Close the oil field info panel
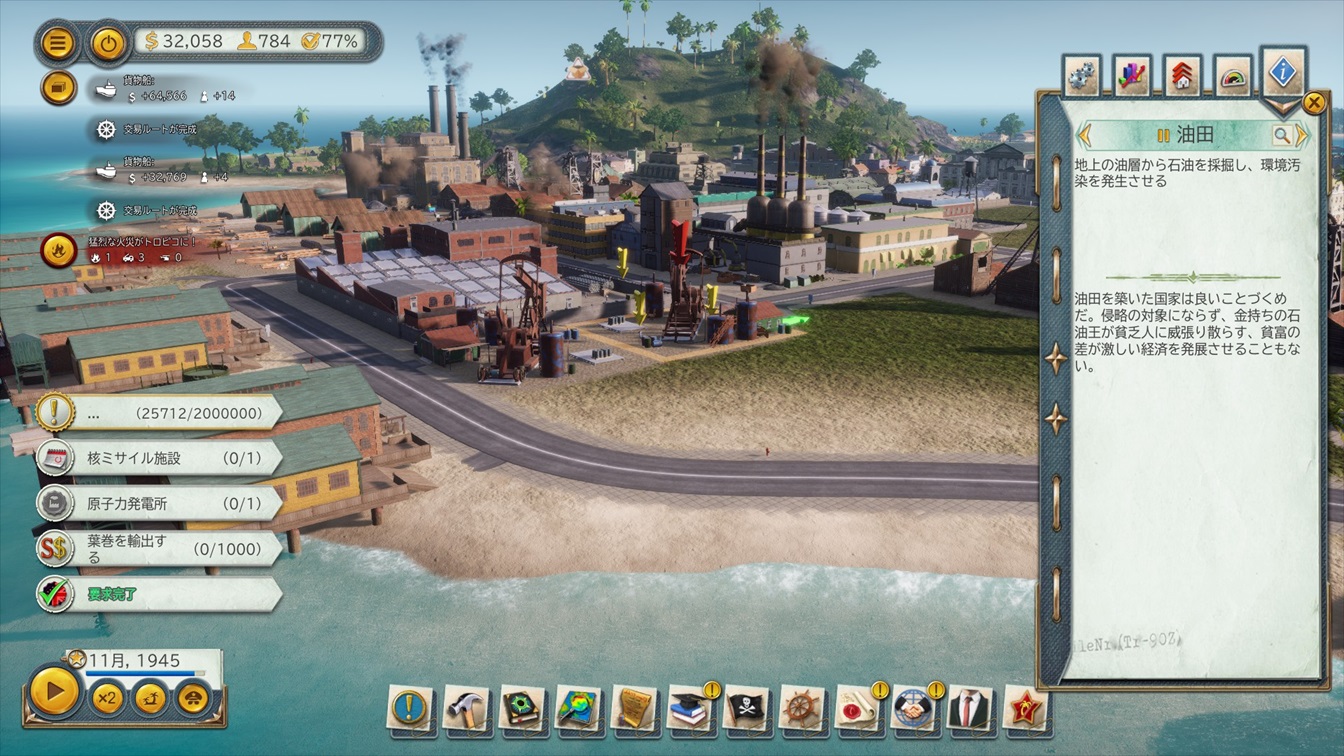The height and width of the screenshot is (756, 1344). point(1313,102)
